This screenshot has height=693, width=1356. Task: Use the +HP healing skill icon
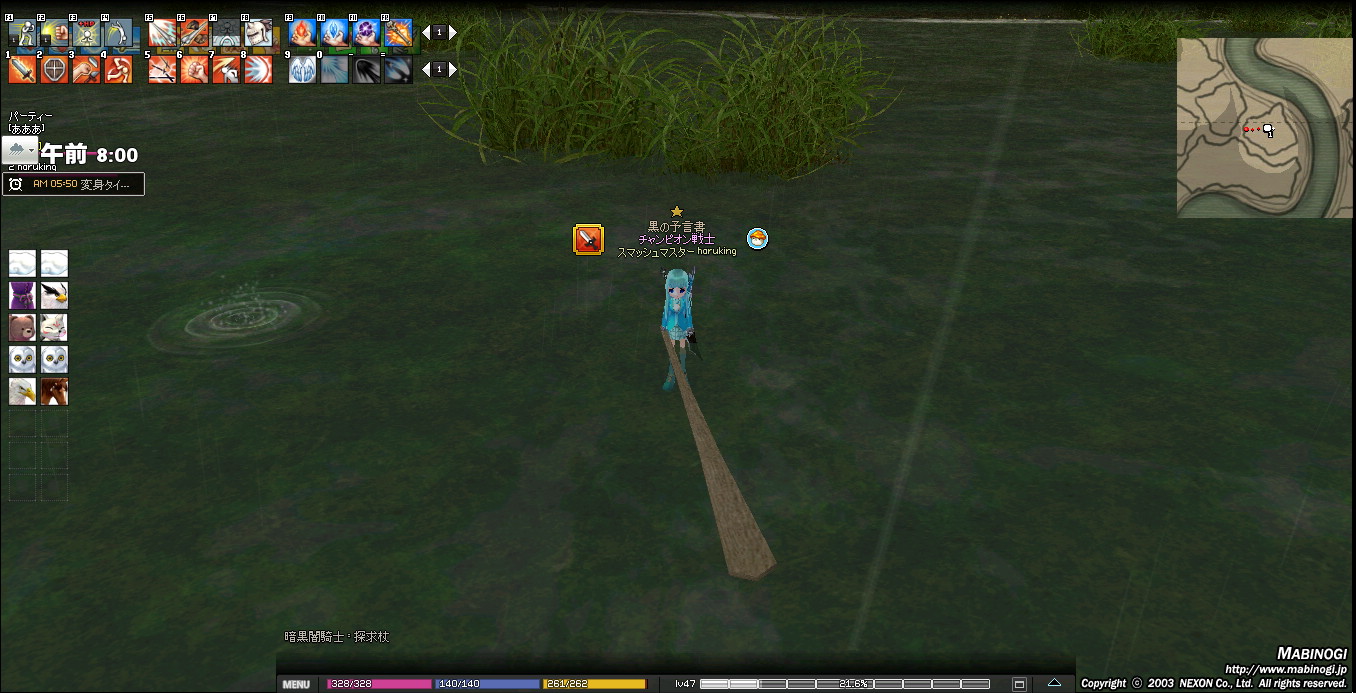[86, 33]
